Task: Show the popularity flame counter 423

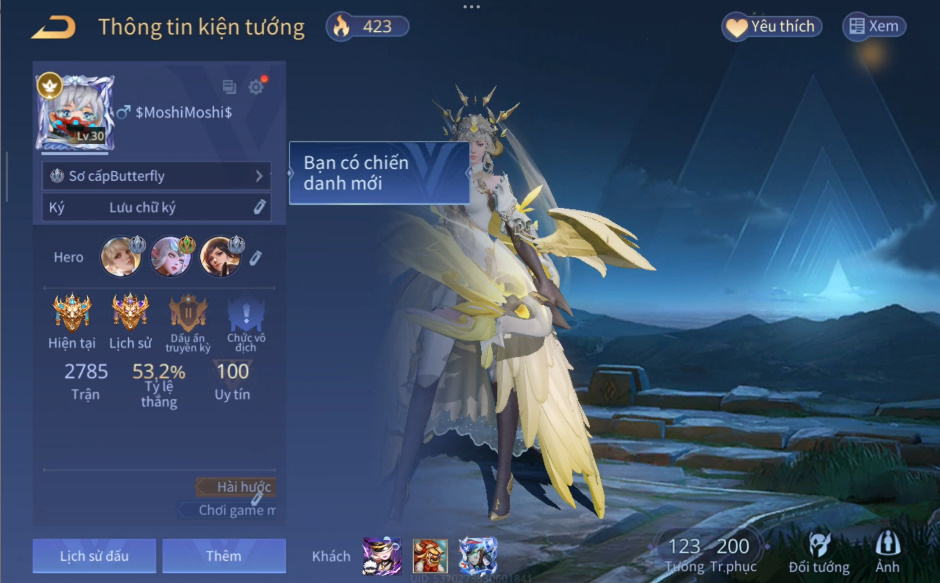Action: point(367,27)
